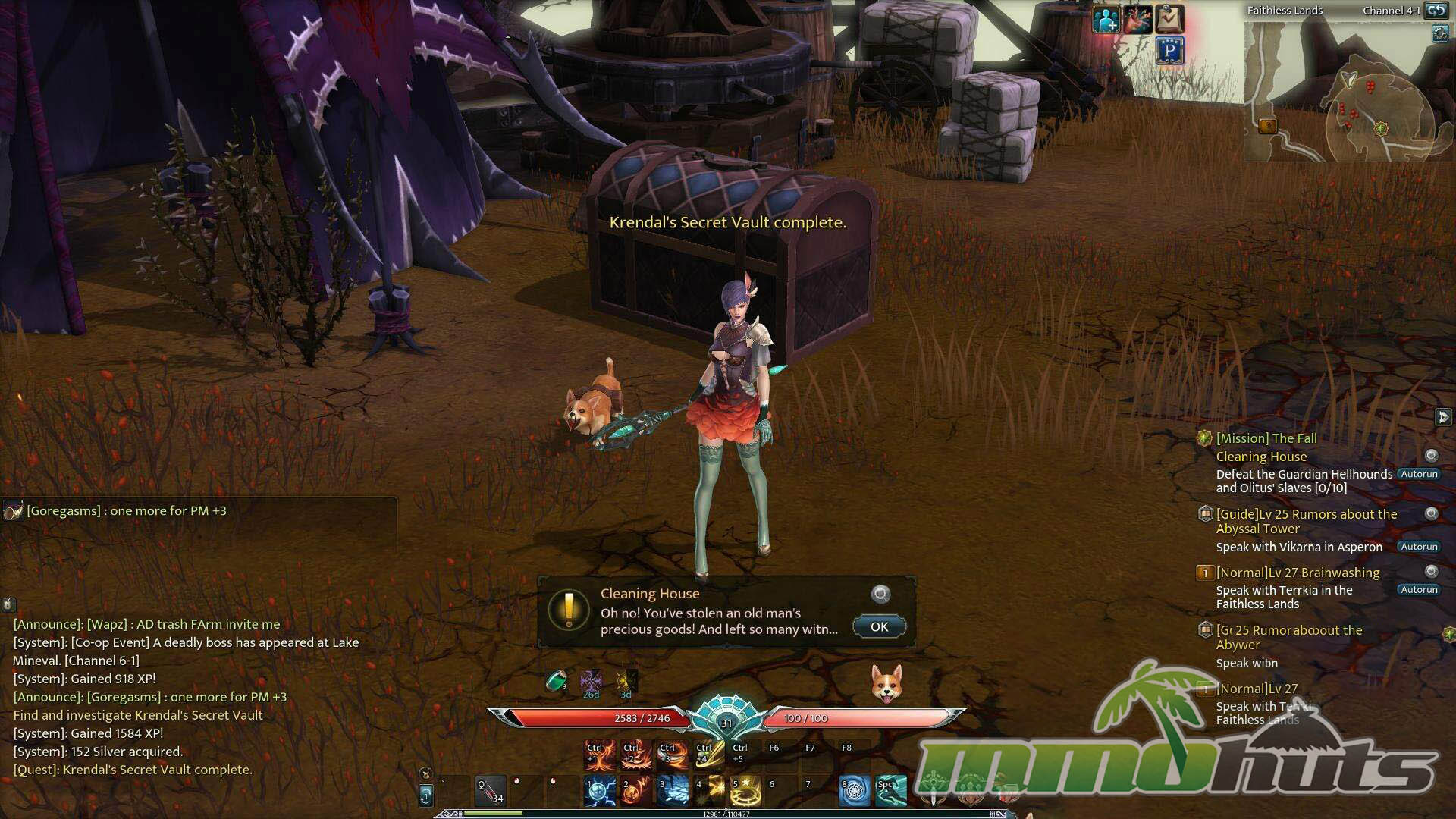Collapse the quest tracker with the arrow button
The height and width of the screenshot is (819, 1456).
[1443, 417]
